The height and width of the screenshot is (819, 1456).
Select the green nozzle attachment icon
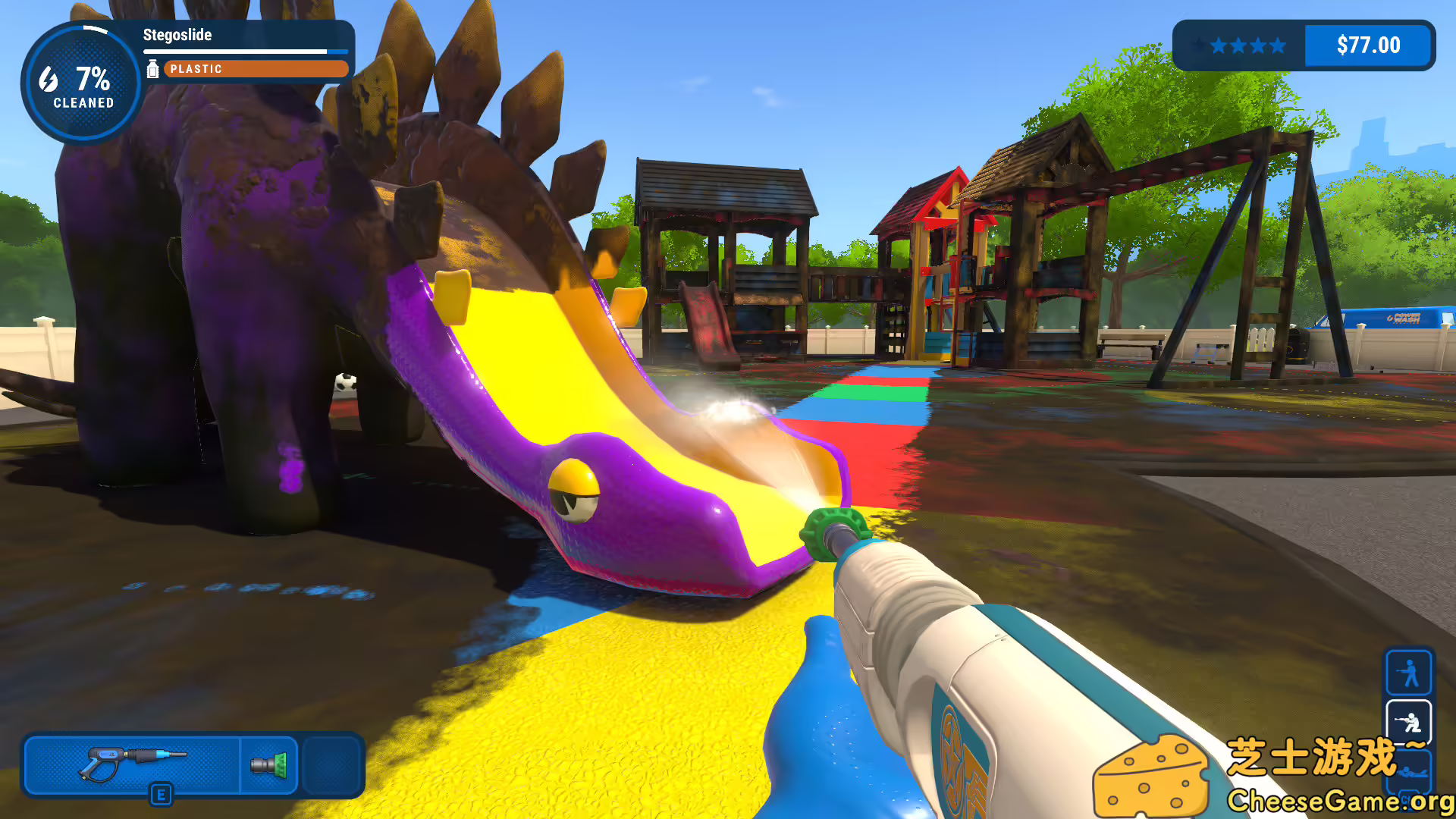269,766
